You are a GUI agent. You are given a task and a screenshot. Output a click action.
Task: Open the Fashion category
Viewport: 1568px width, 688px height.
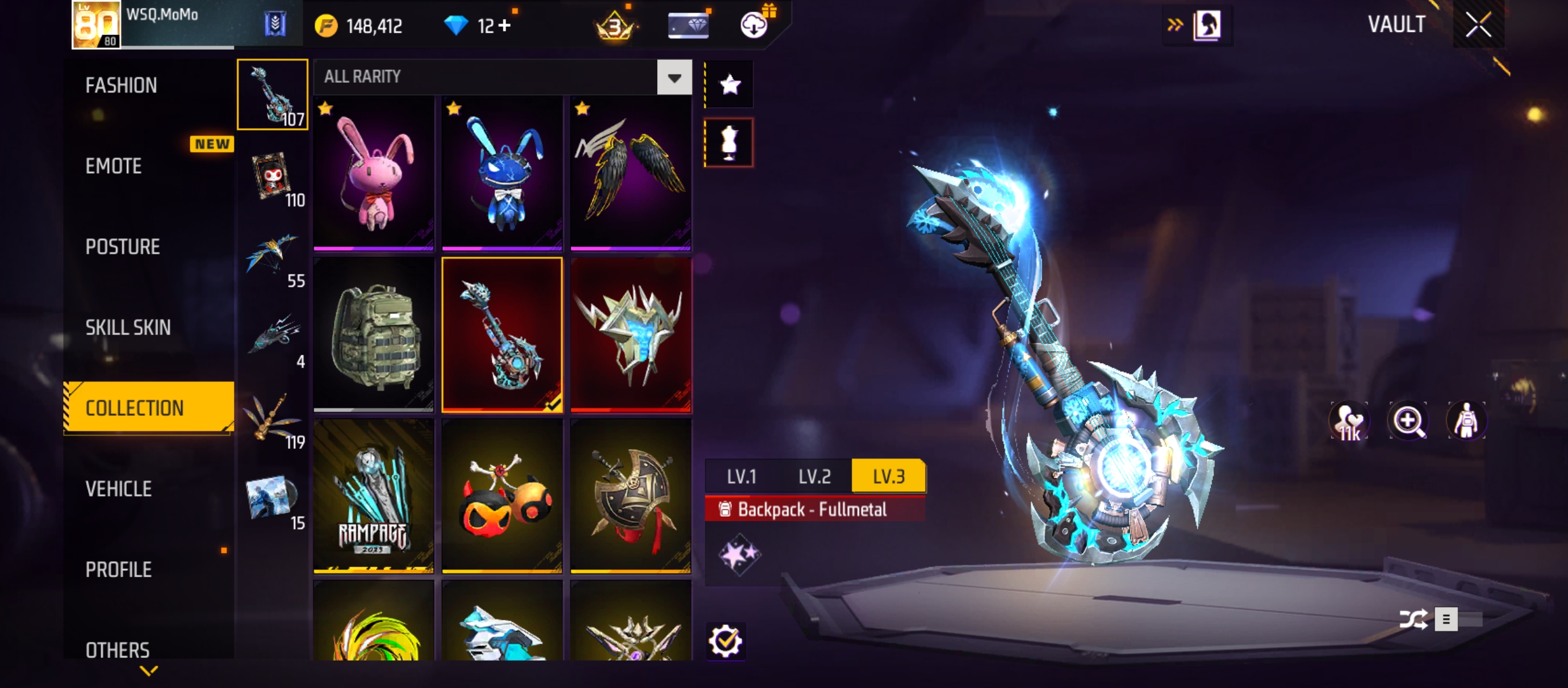point(121,85)
